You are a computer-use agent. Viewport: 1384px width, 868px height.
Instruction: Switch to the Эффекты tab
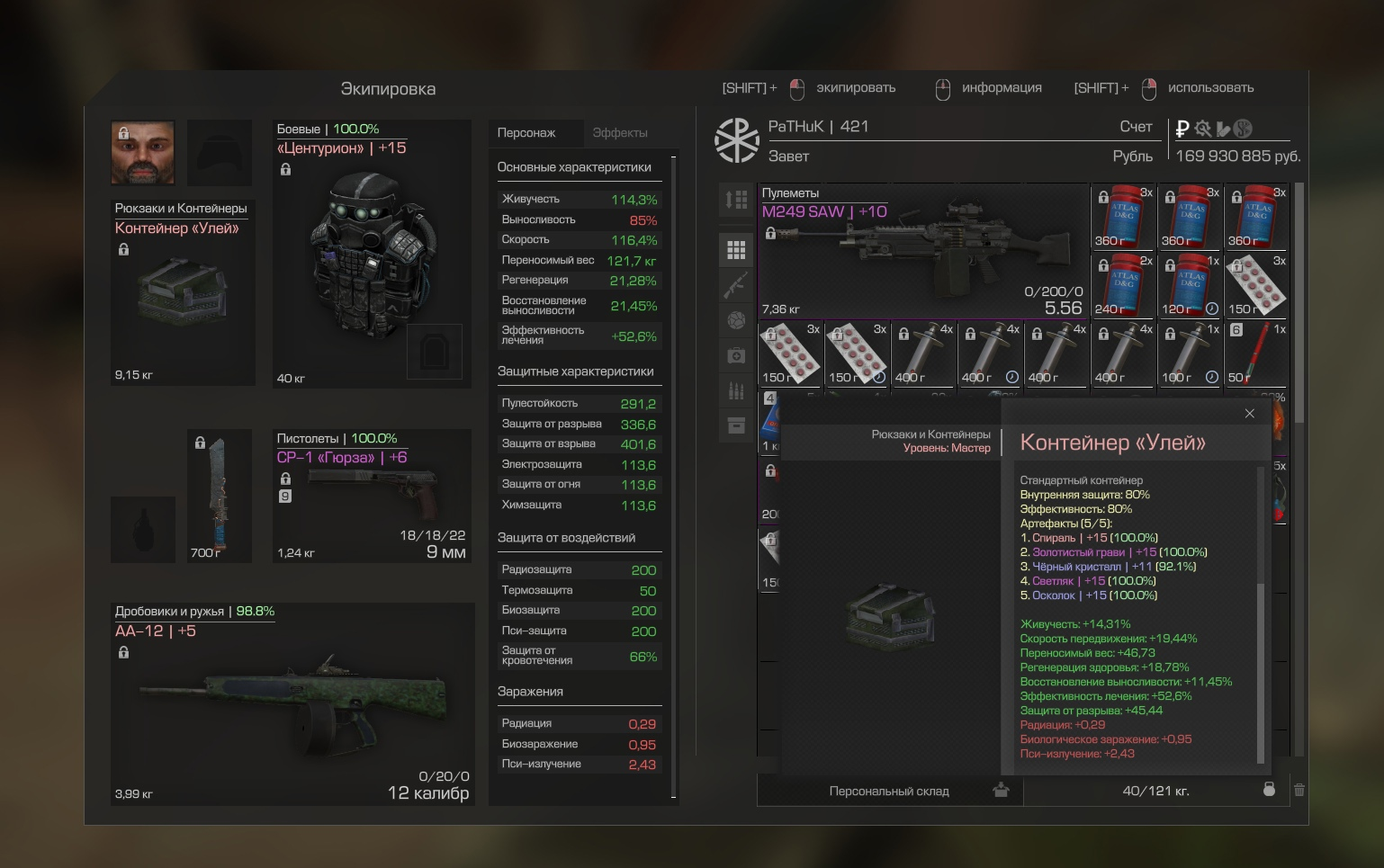coord(620,133)
